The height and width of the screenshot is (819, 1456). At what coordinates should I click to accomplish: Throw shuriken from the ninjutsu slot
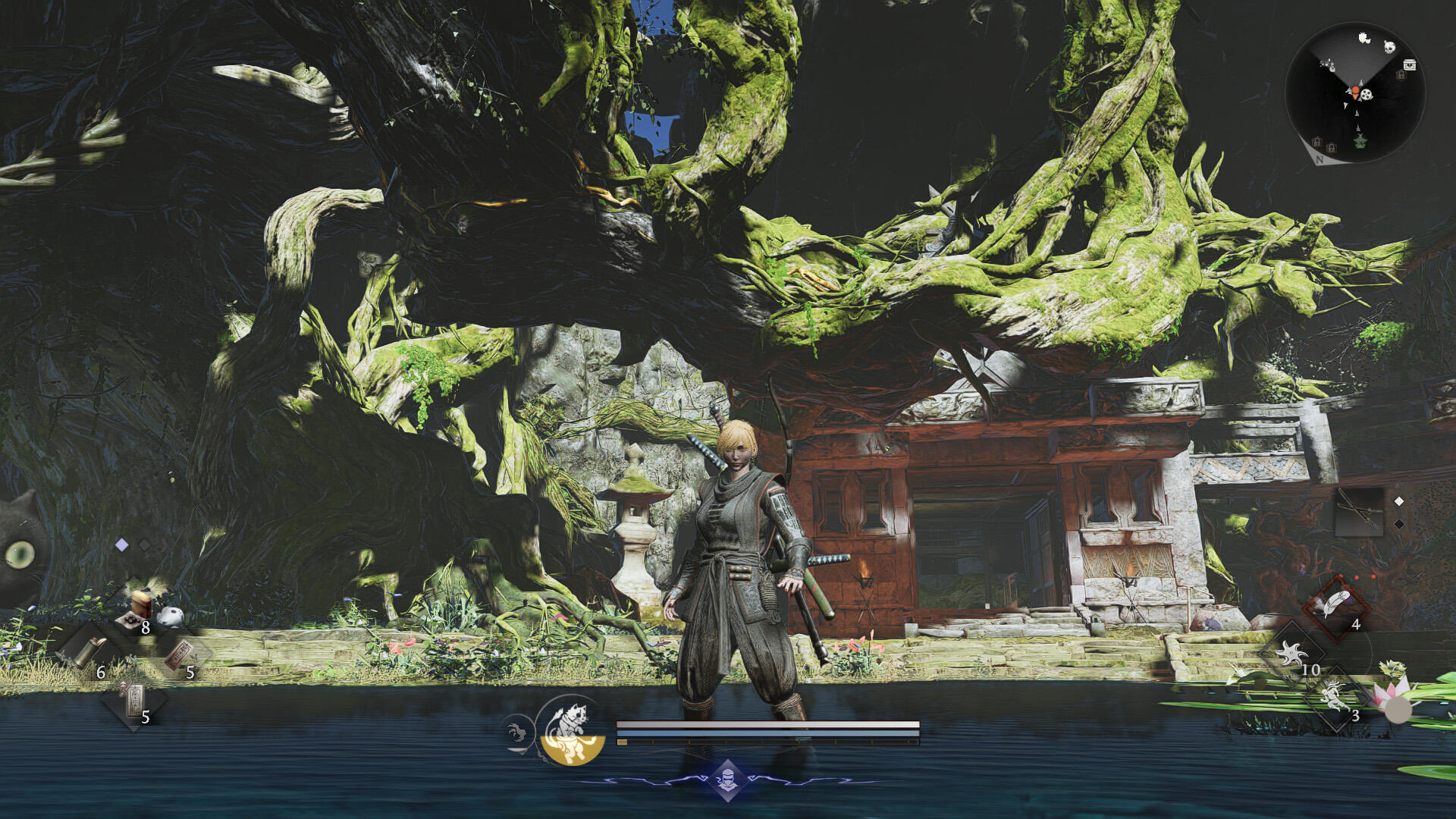(x=1292, y=653)
